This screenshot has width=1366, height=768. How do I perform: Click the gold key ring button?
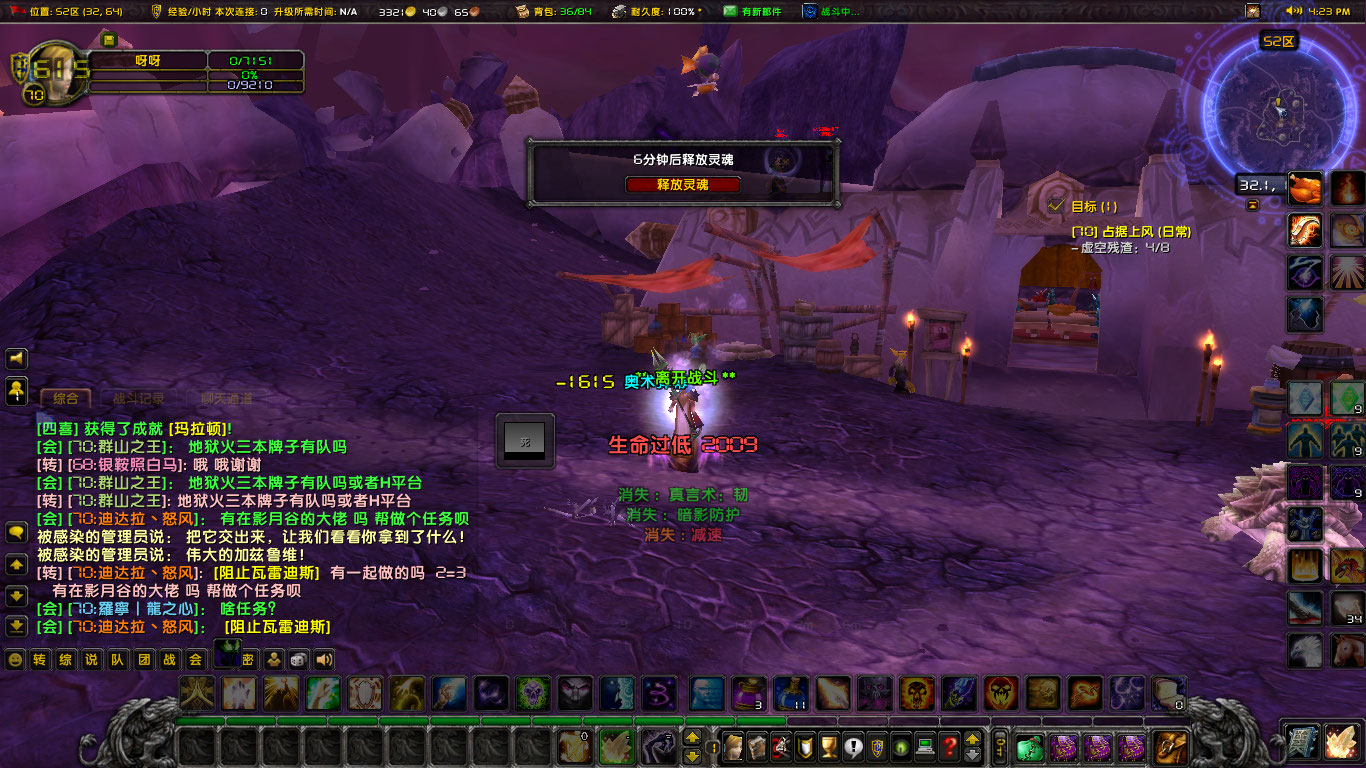point(999,746)
